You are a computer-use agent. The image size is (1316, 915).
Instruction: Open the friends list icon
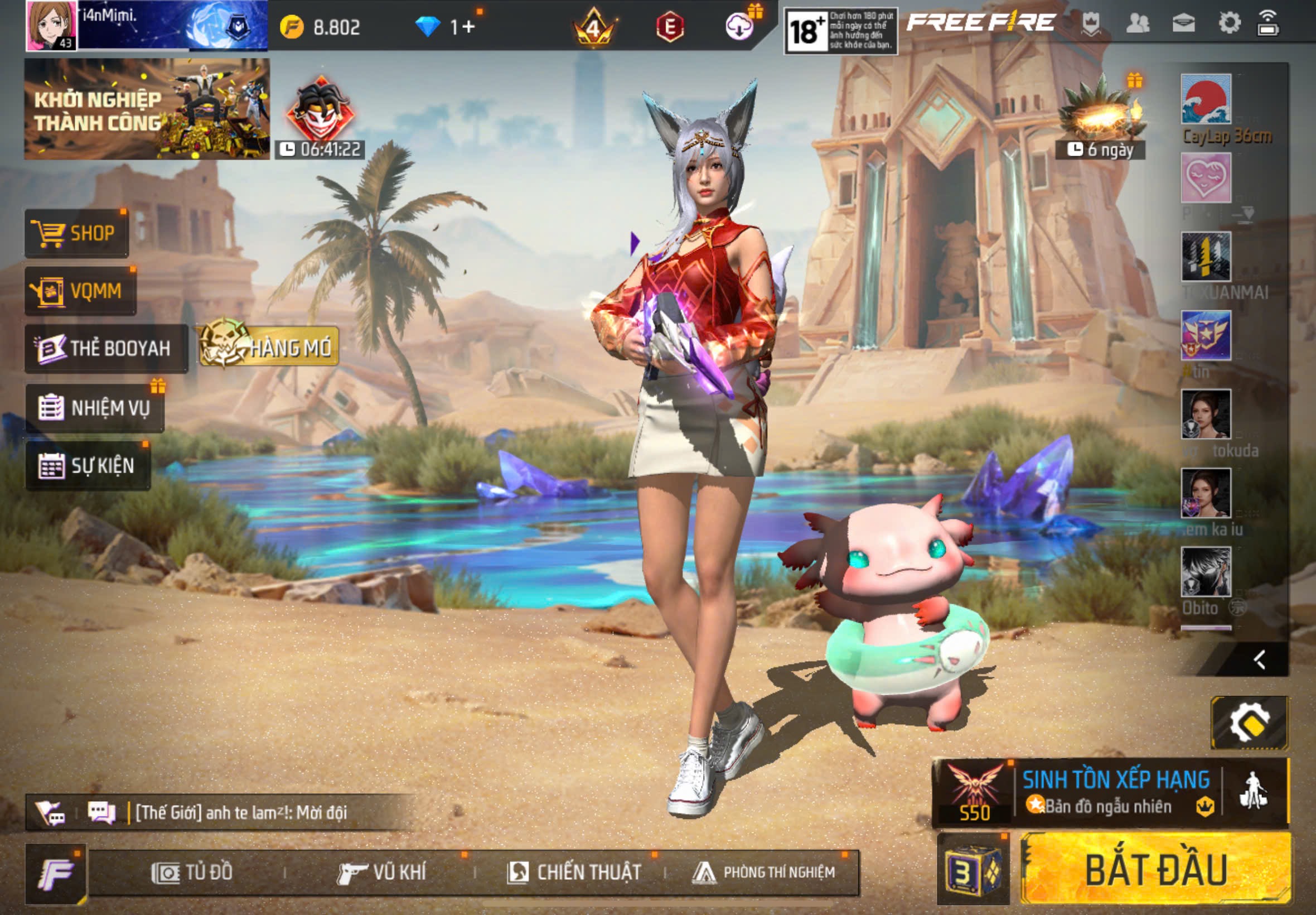(1137, 23)
